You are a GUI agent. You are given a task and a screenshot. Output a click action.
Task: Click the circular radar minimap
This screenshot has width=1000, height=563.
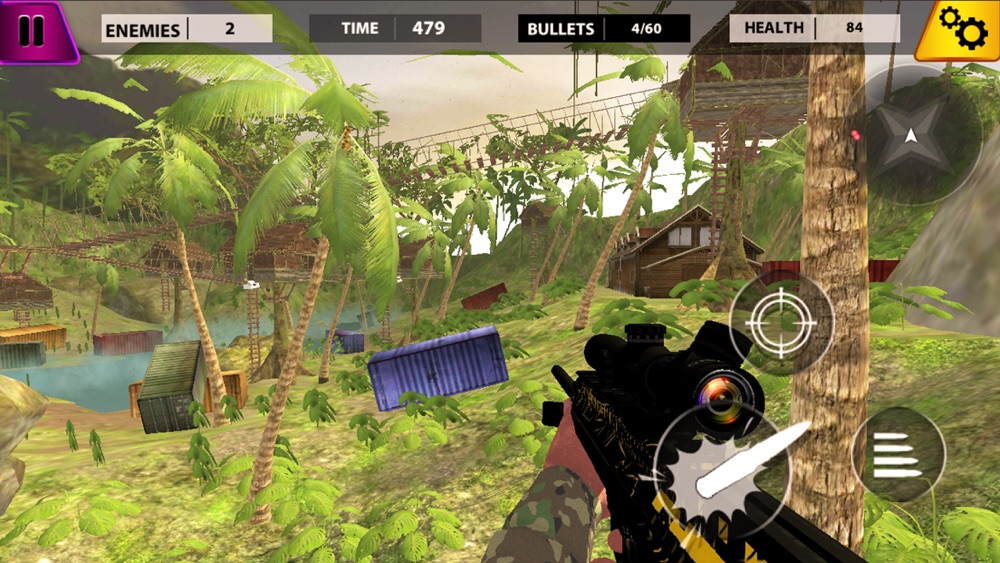click(911, 136)
